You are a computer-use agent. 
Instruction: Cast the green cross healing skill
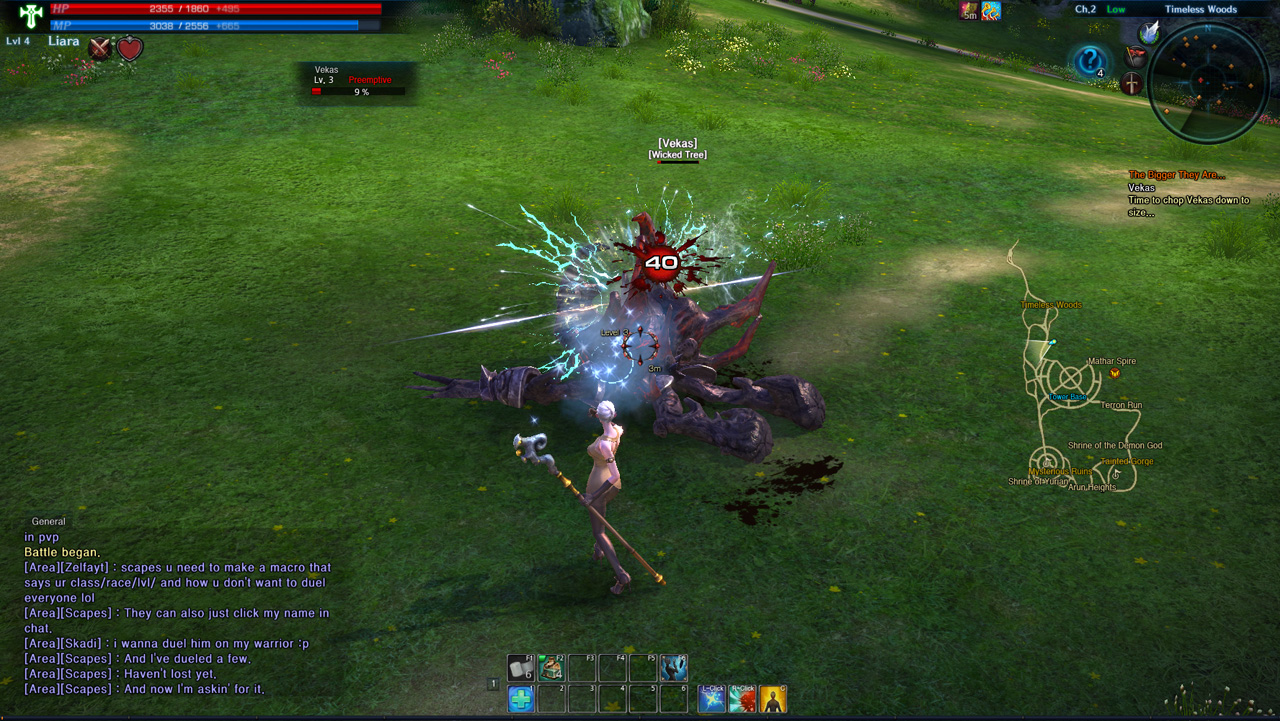point(521,698)
